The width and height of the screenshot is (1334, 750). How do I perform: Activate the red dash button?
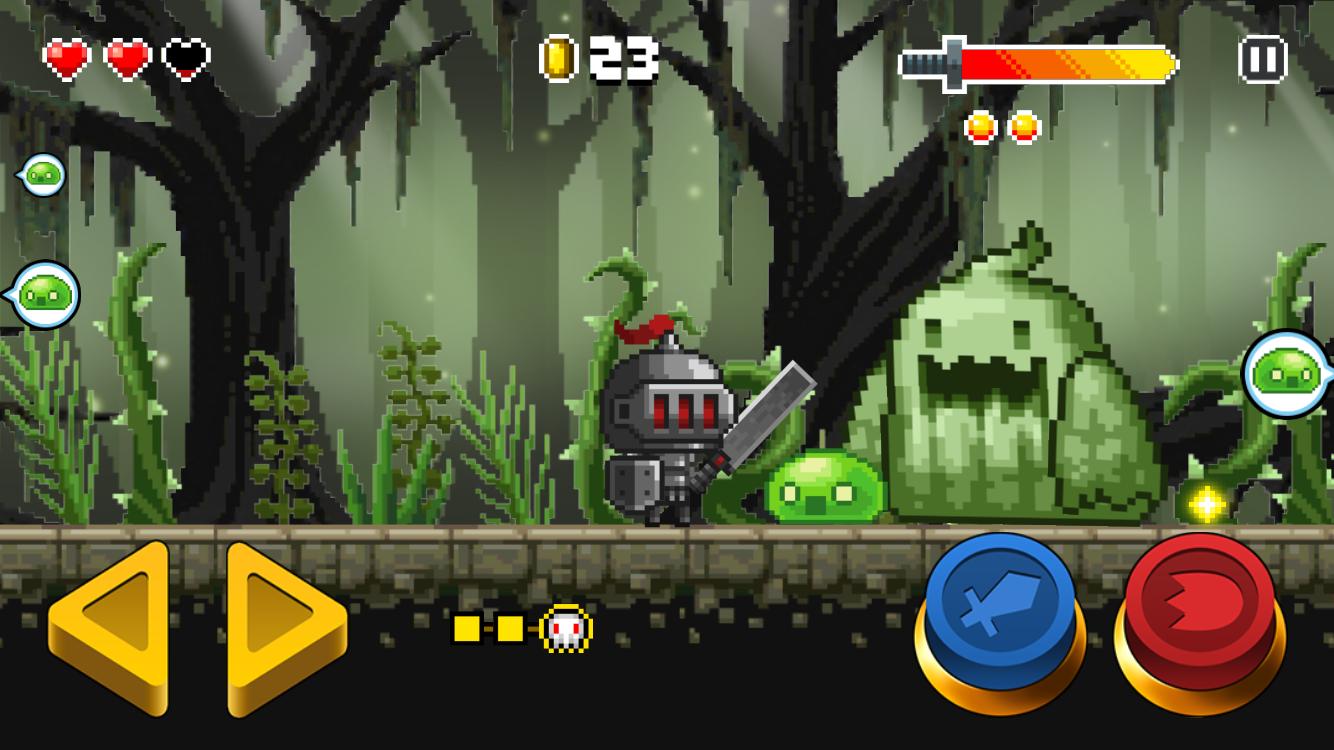(x=1199, y=606)
